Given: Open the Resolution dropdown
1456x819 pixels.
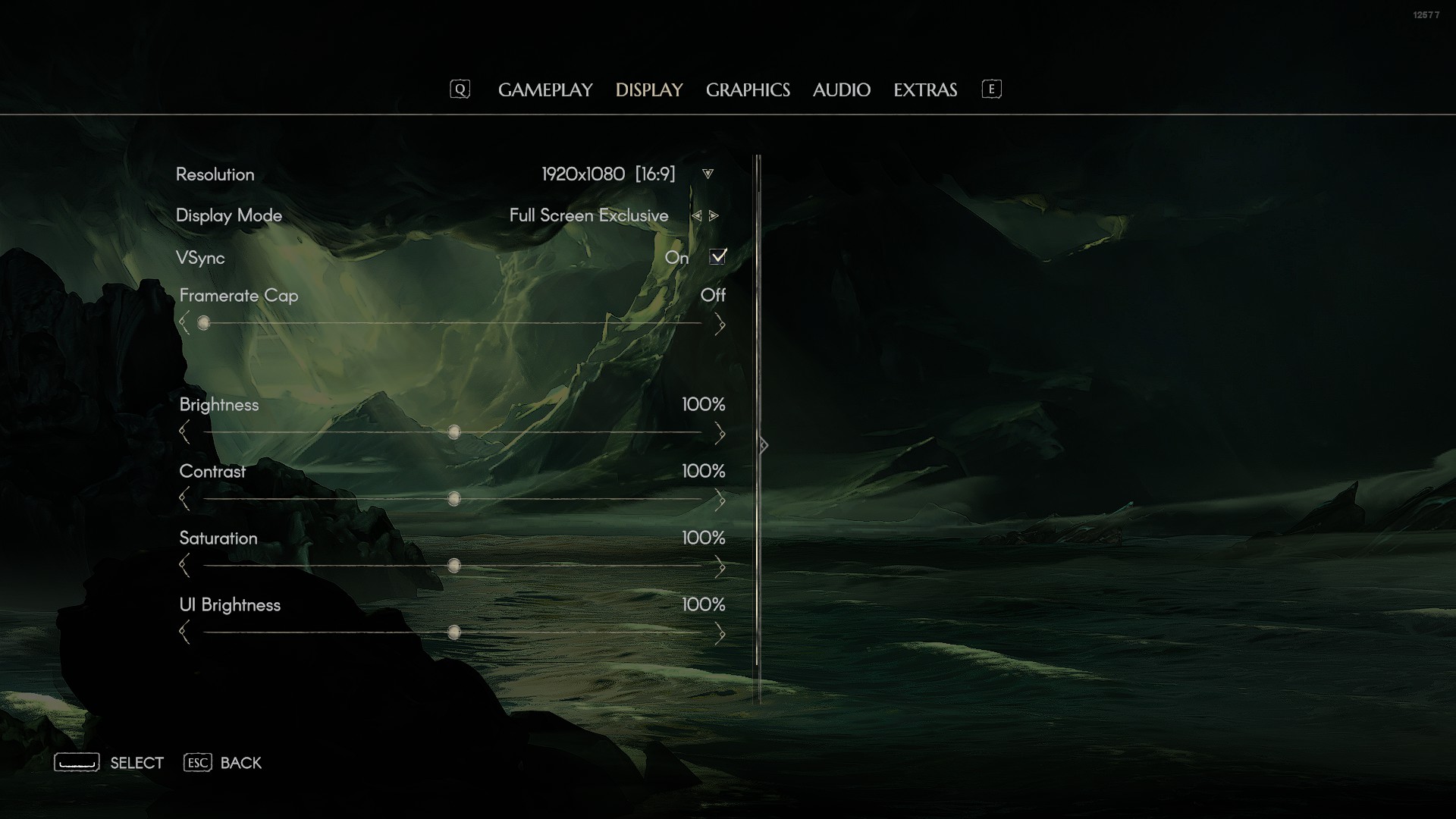Looking at the screenshot, I should click(708, 174).
